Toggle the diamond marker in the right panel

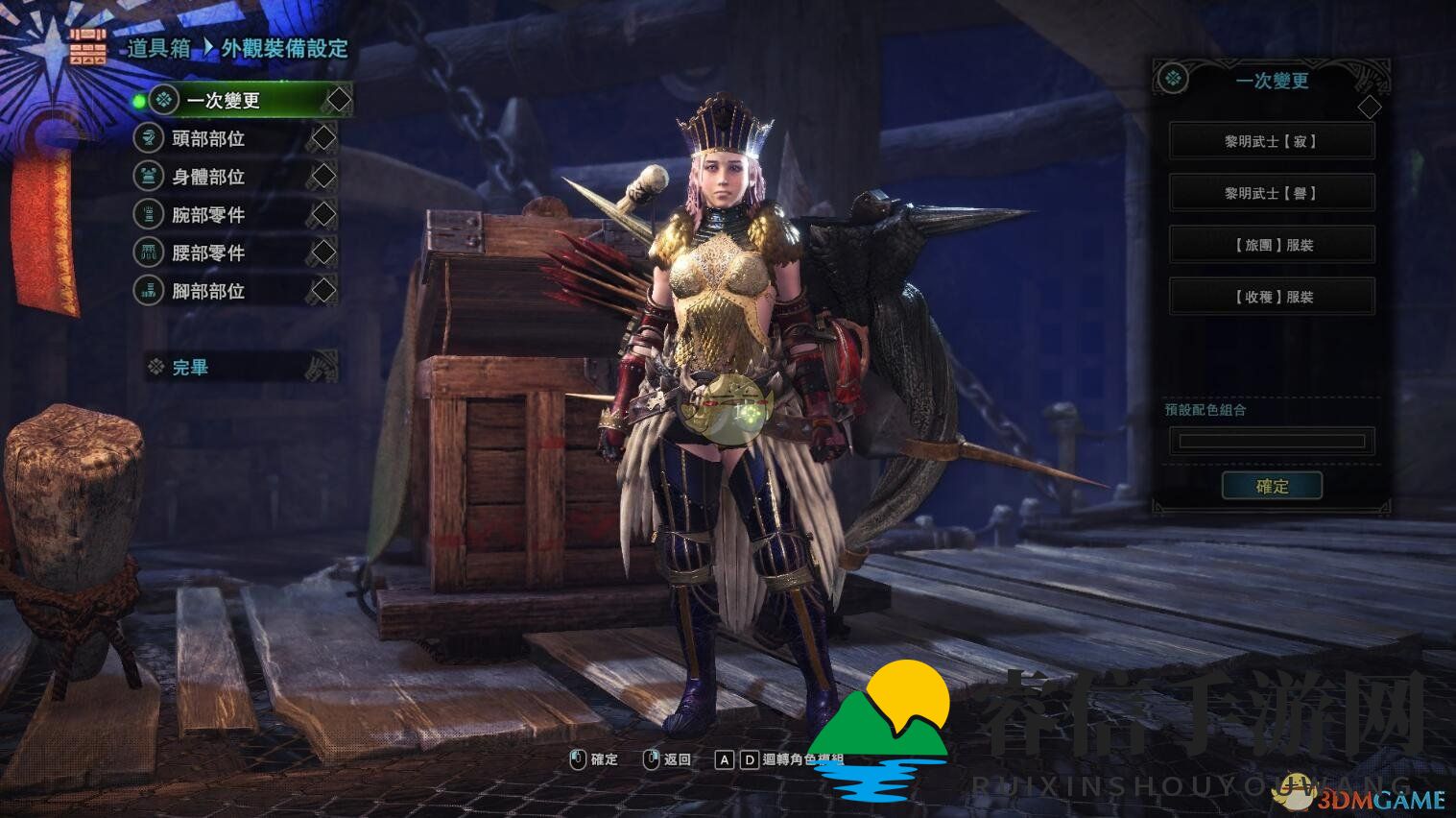tap(1371, 108)
